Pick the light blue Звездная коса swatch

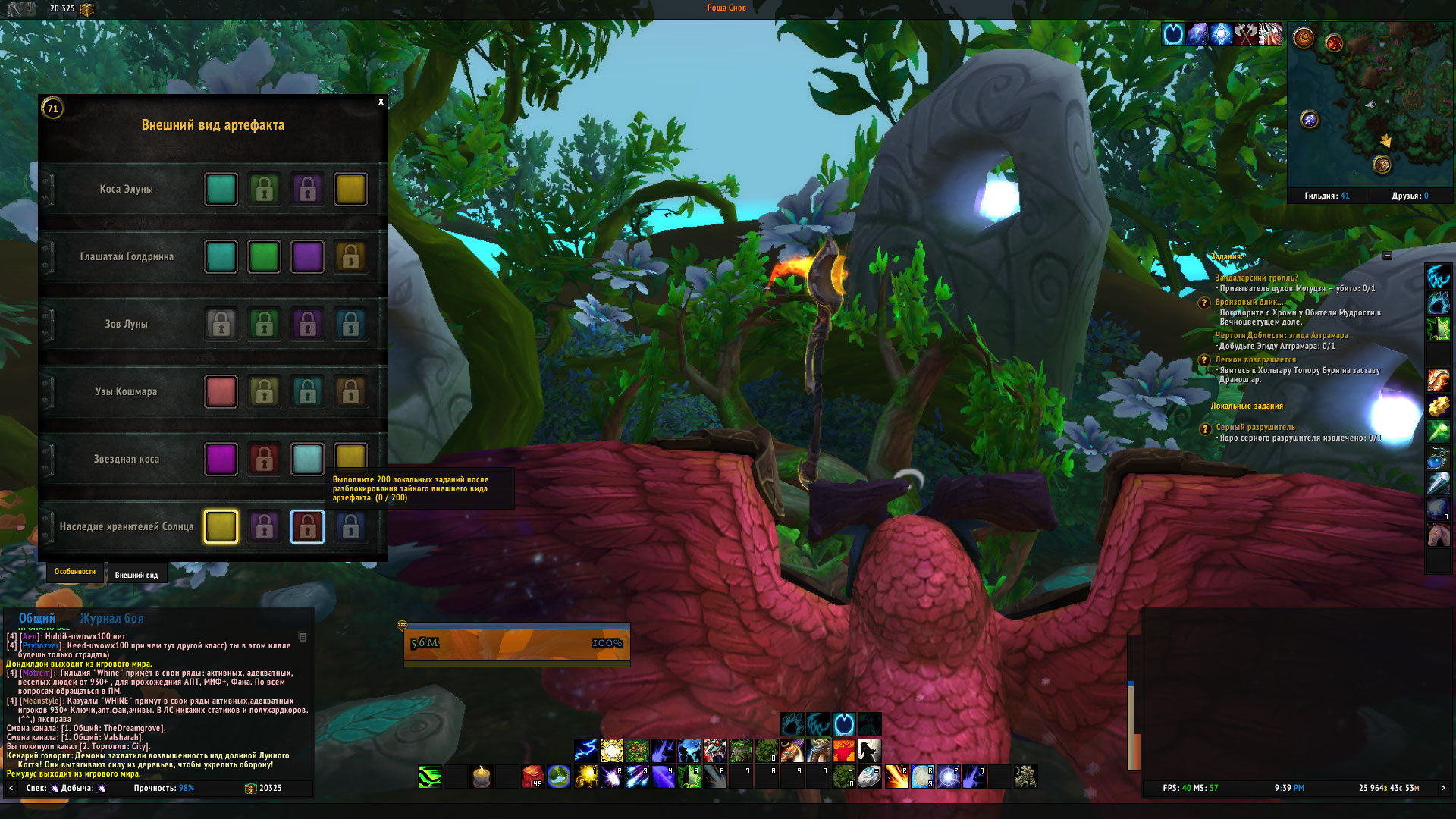tap(307, 460)
